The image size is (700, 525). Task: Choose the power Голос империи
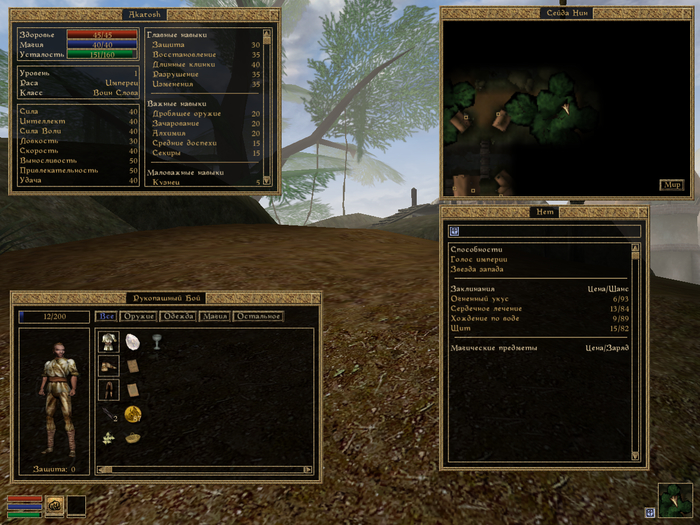479,259
